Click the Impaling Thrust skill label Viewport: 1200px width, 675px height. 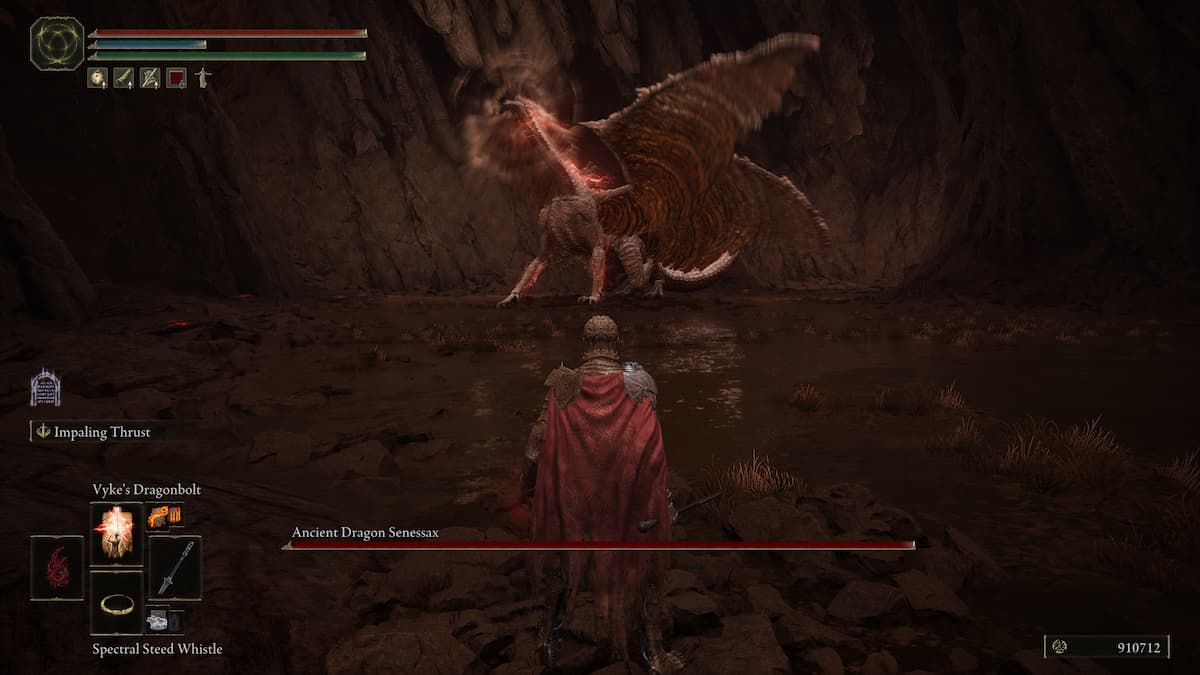click(100, 432)
